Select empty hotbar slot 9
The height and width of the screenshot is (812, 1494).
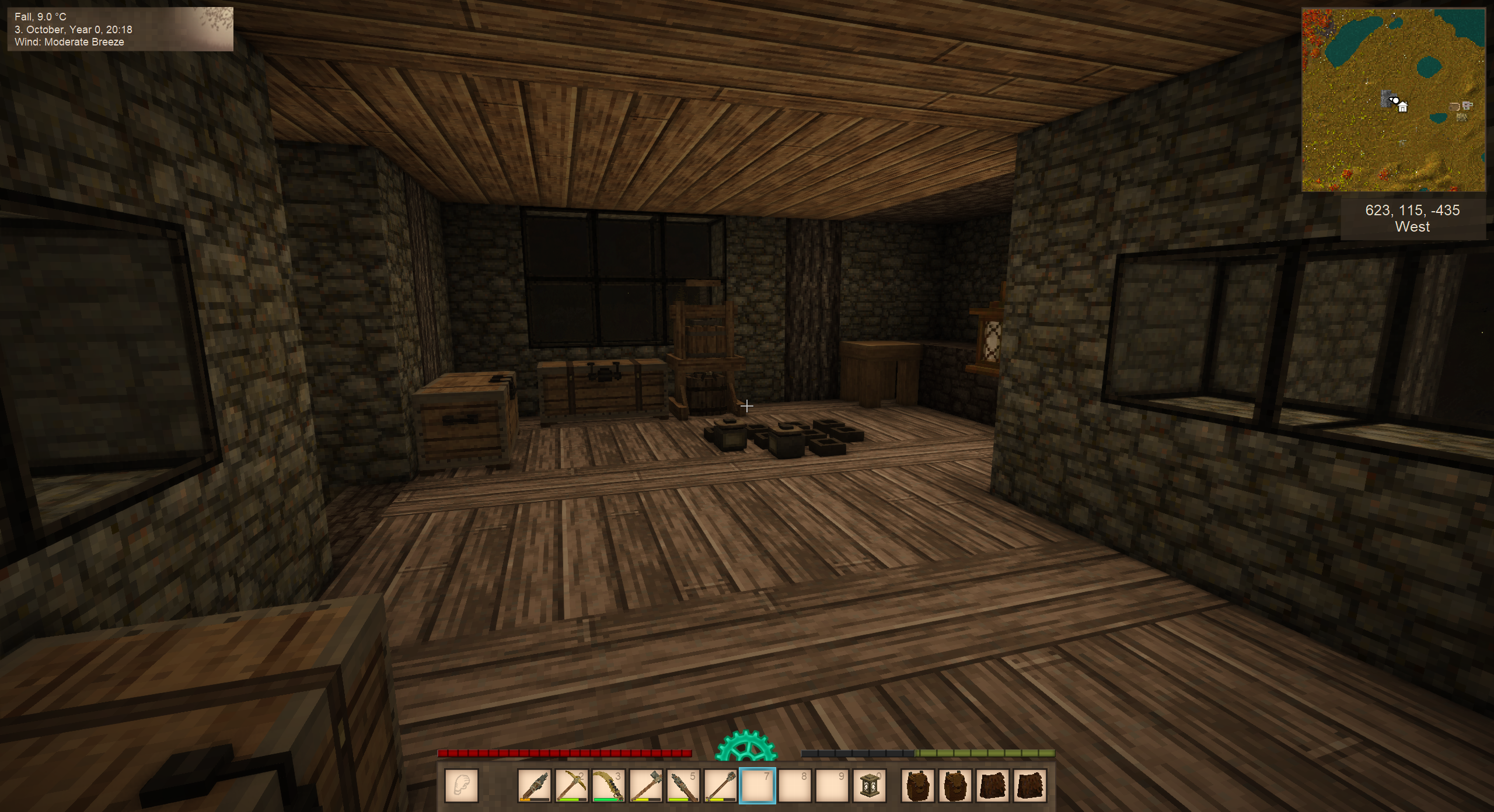pyautogui.click(x=832, y=786)
